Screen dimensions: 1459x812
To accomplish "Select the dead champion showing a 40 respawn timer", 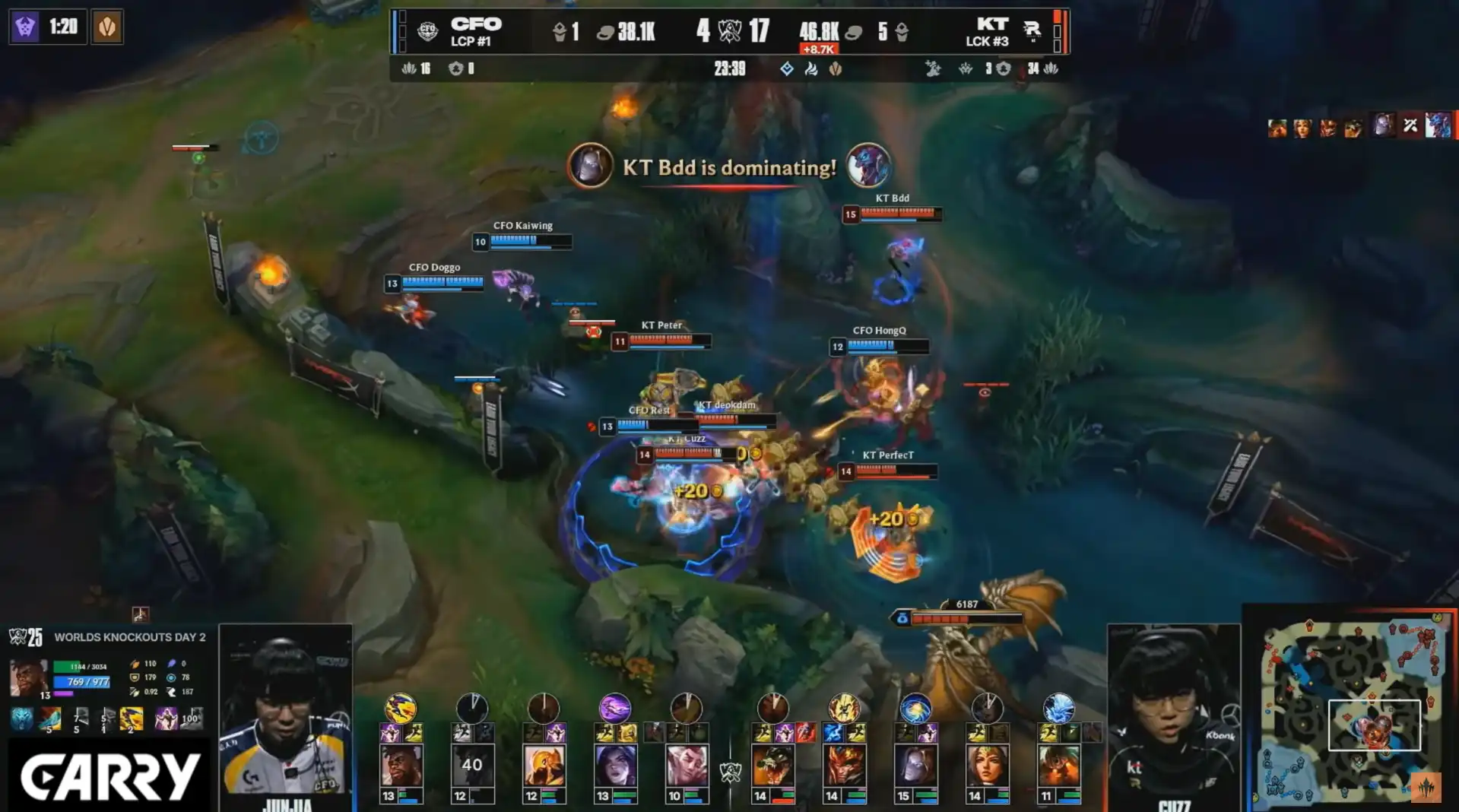I will point(471,766).
